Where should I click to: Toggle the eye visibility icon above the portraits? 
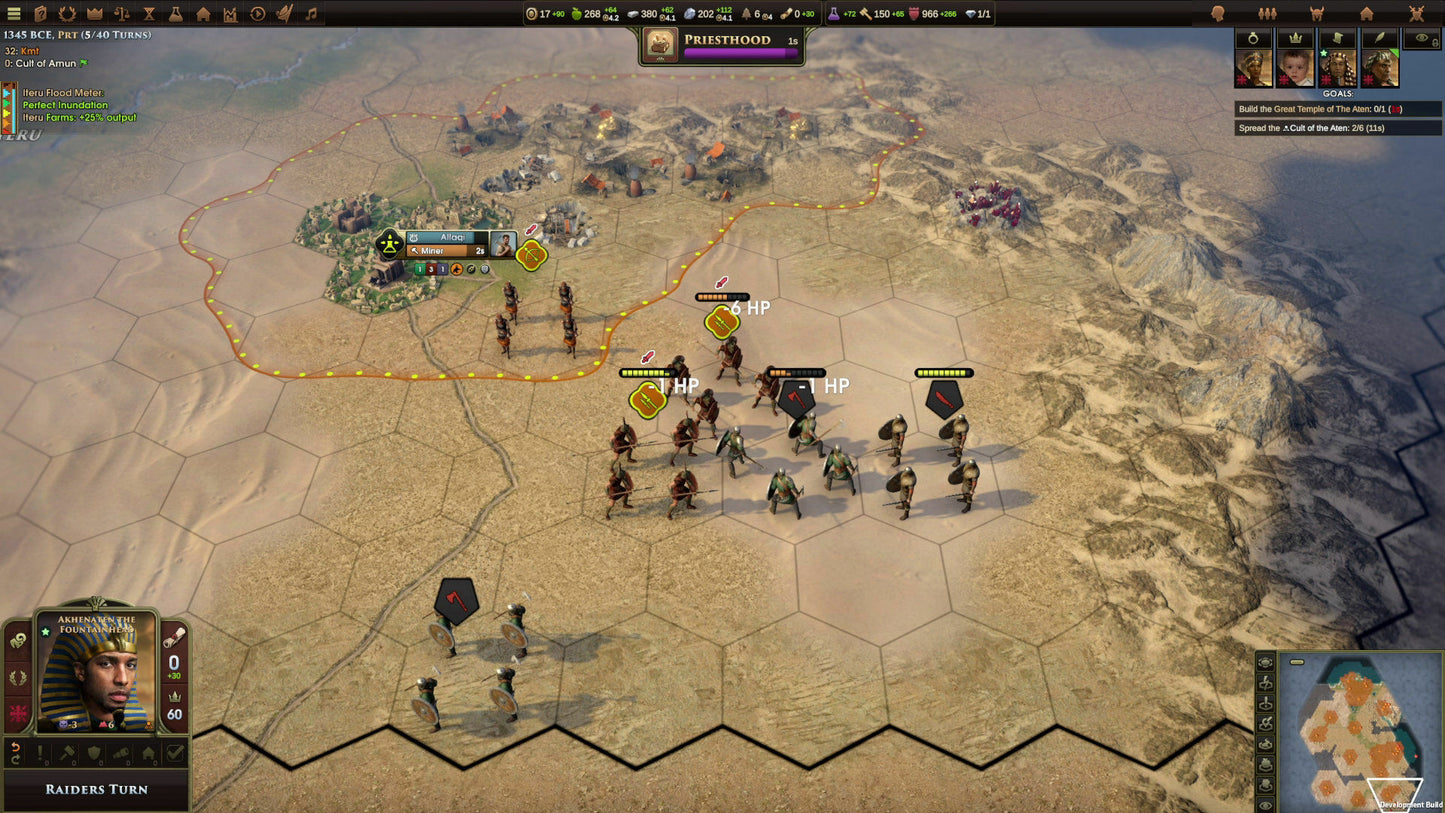[1421, 38]
